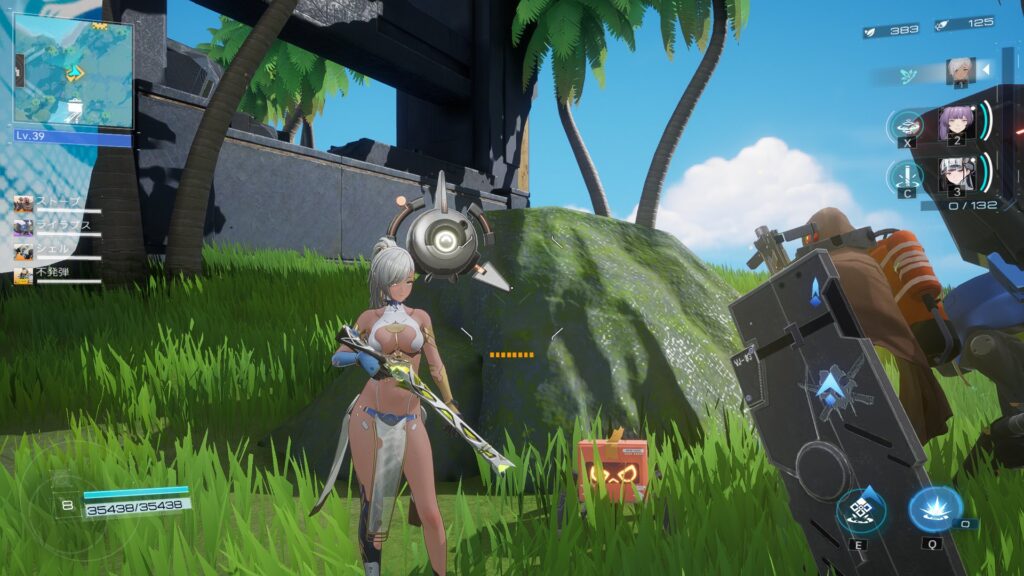Image resolution: width=1024 pixels, height=576 pixels.
Task: Open the minimap in the corner
Action: pos(72,70)
